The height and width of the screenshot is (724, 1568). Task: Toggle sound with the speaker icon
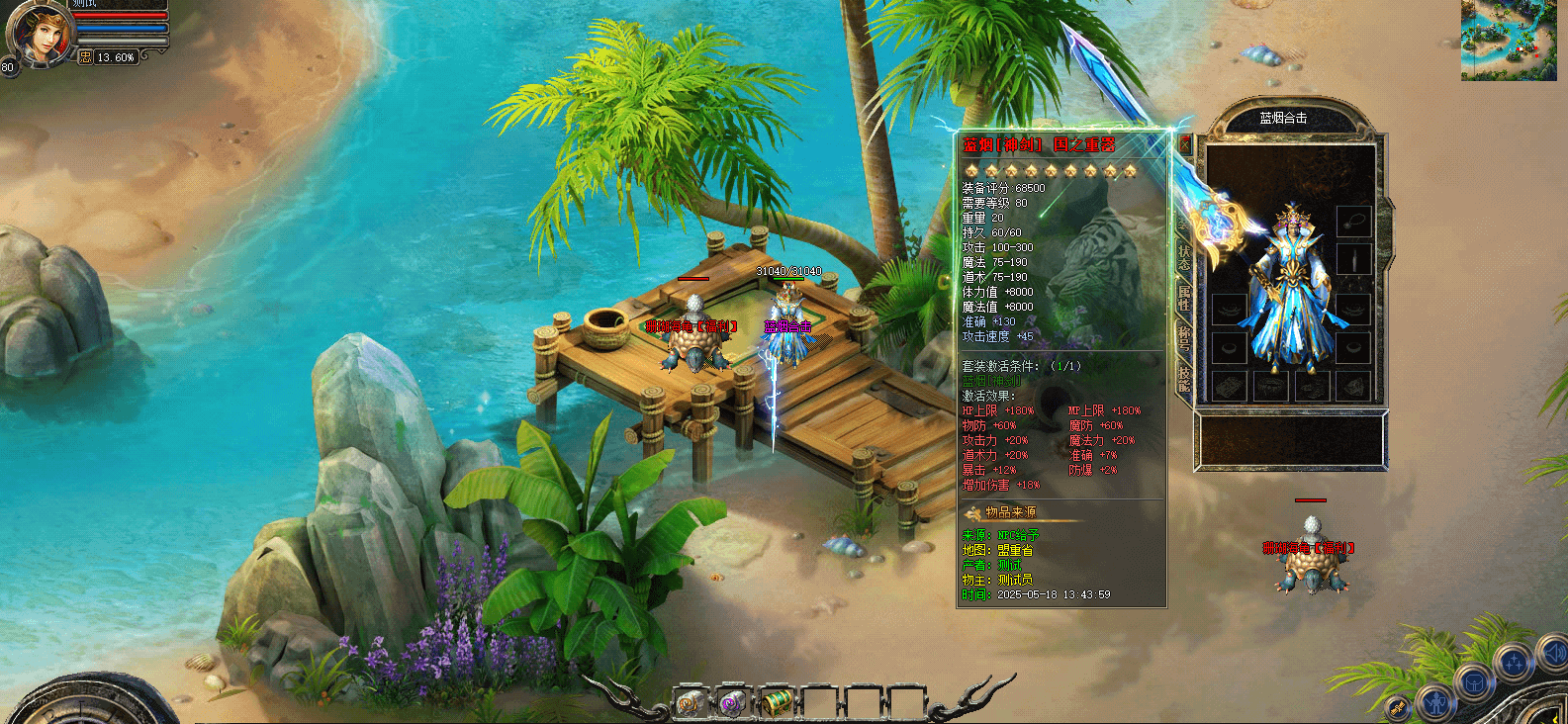[1551, 652]
